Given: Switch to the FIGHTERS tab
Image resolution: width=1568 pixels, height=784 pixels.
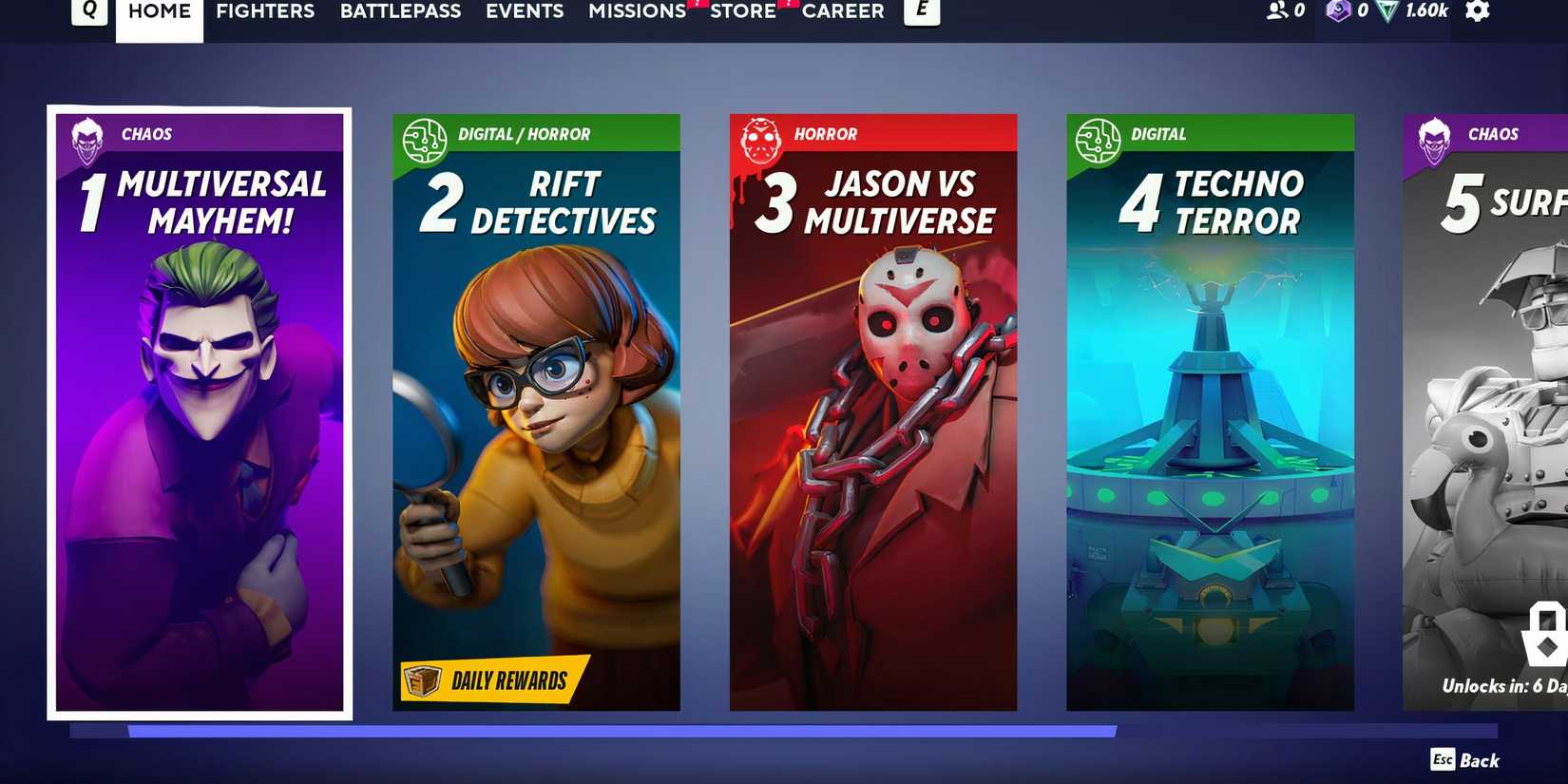Looking at the screenshot, I should coord(265,11).
